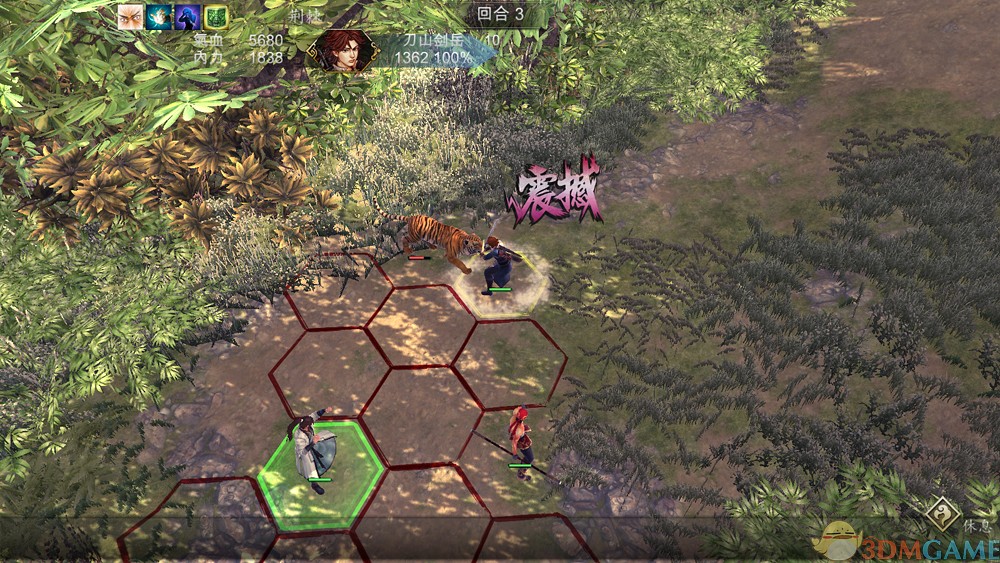Target the tiger enemy unit
Image resolution: width=1000 pixels, height=563 pixels.
[436, 240]
